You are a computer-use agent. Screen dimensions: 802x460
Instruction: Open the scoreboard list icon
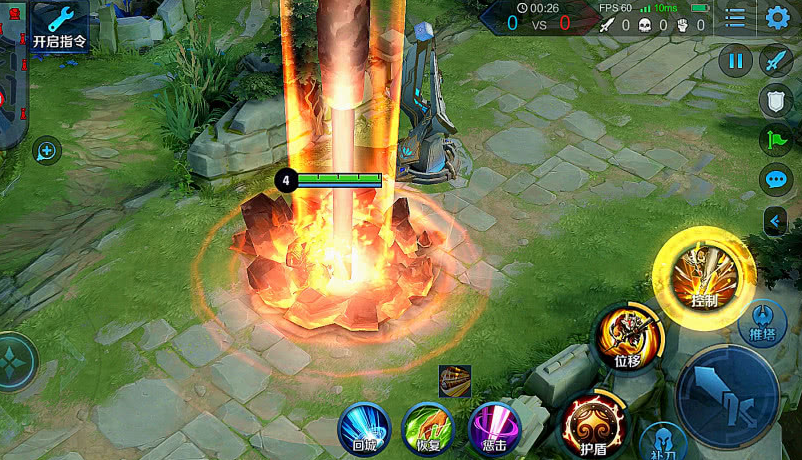pos(735,18)
